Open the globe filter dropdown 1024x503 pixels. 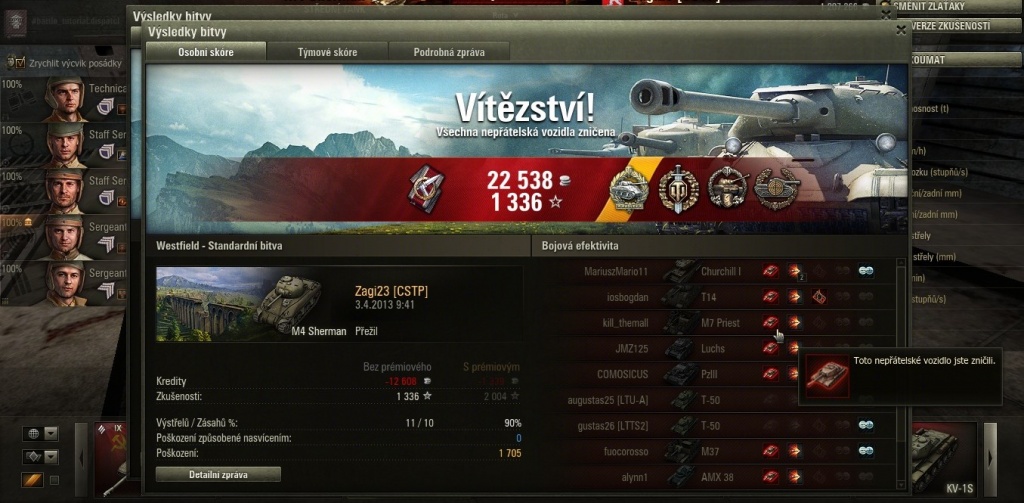41,433
